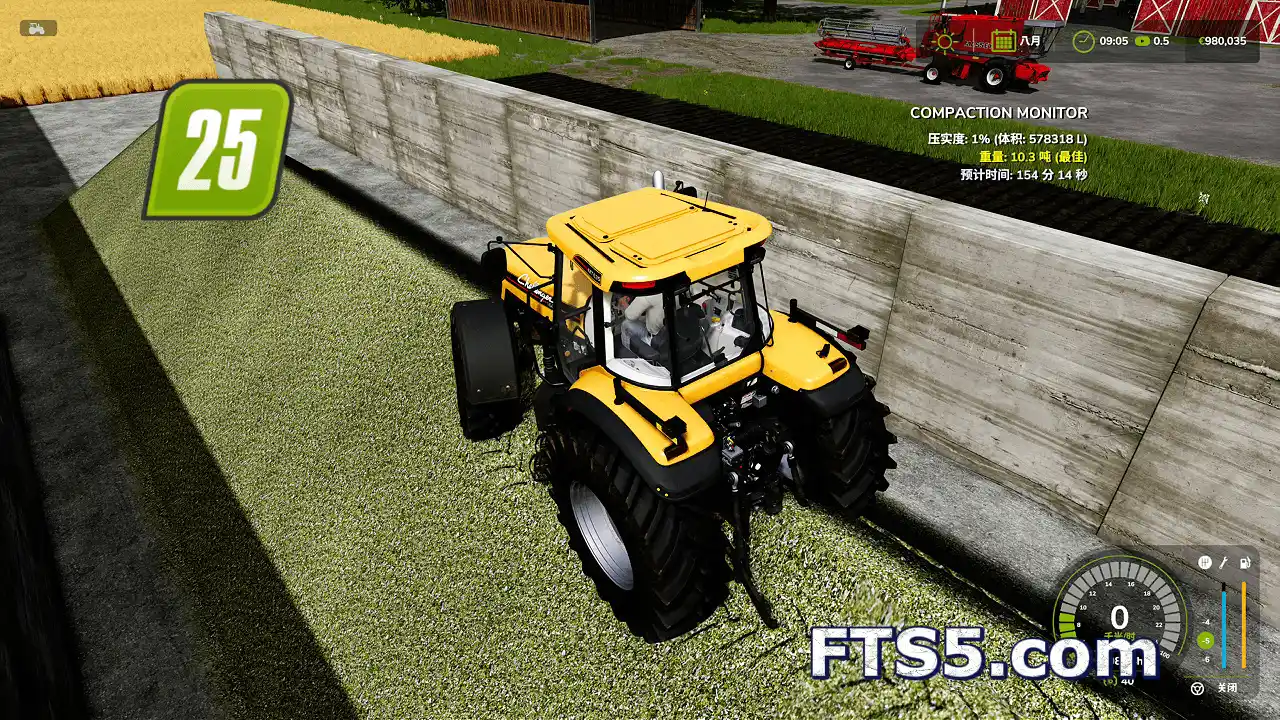Click the play icon showing 0.5 timescale

click(x=1141, y=41)
